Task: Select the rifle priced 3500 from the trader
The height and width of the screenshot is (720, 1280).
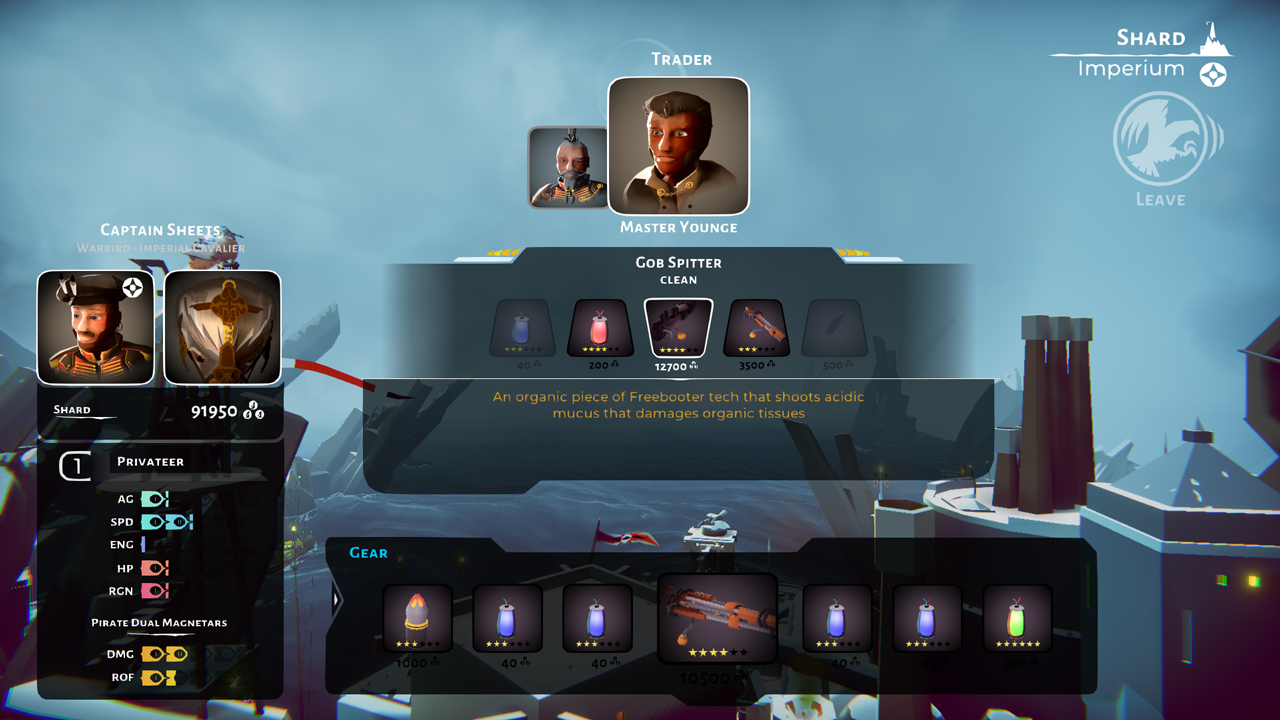Action: point(756,328)
